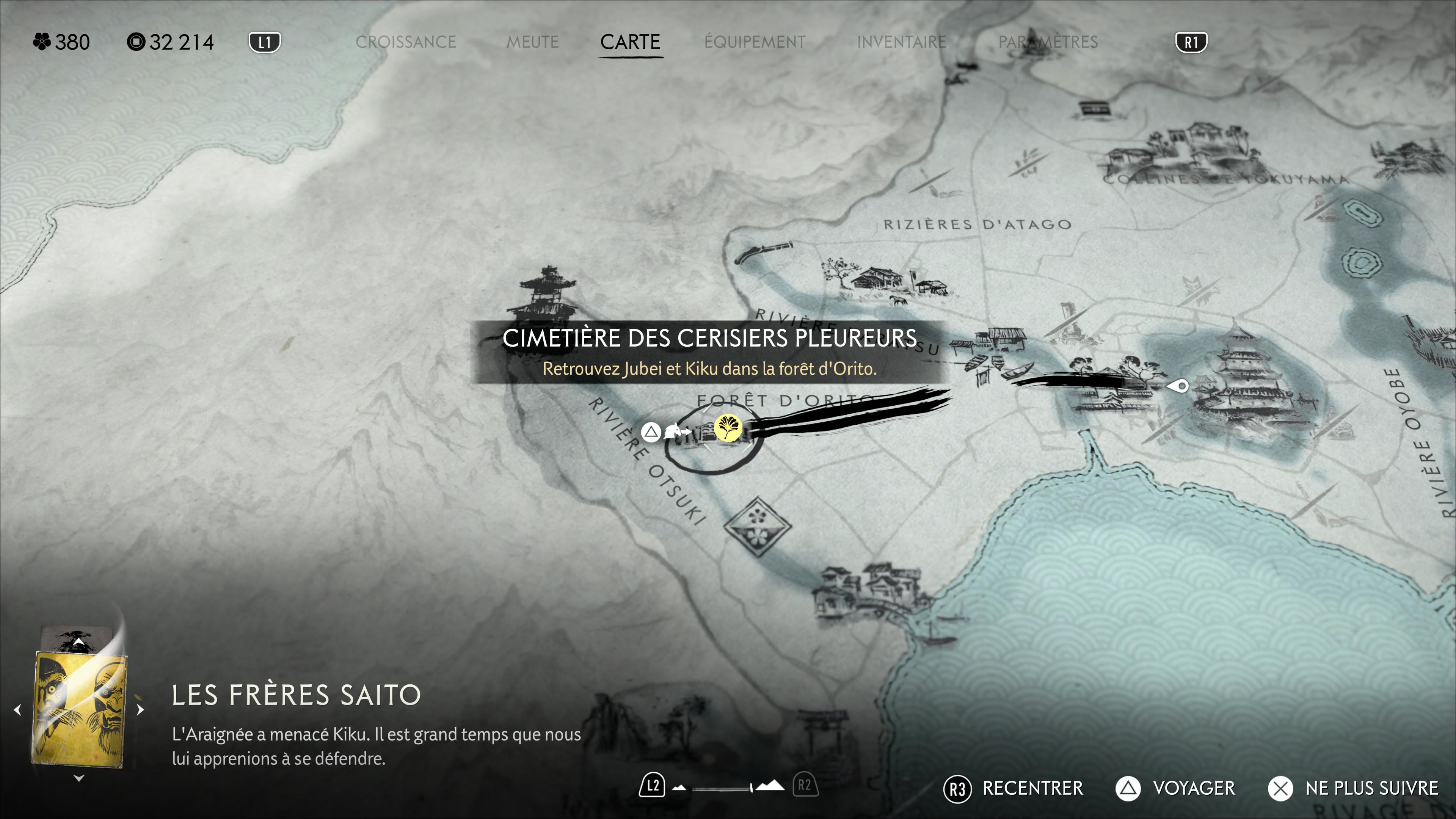Click Ne plus suivre to untrack quest
Screen dimensions: 1456x819
tap(1353, 788)
